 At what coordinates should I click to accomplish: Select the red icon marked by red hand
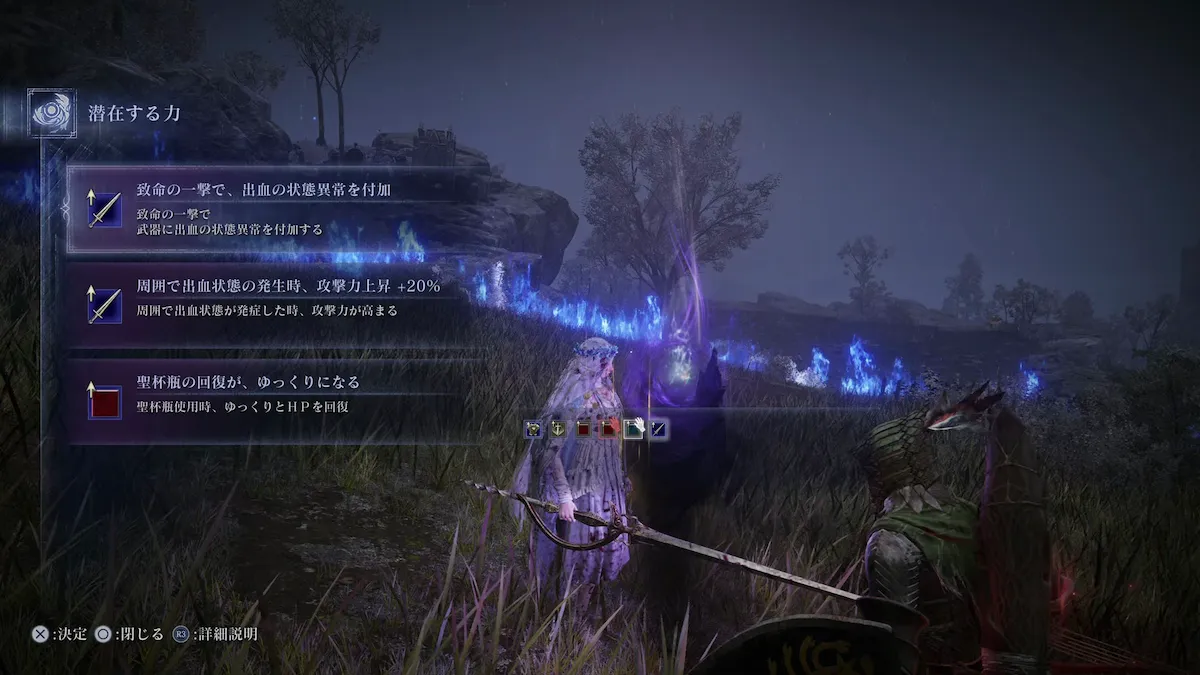(x=608, y=429)
